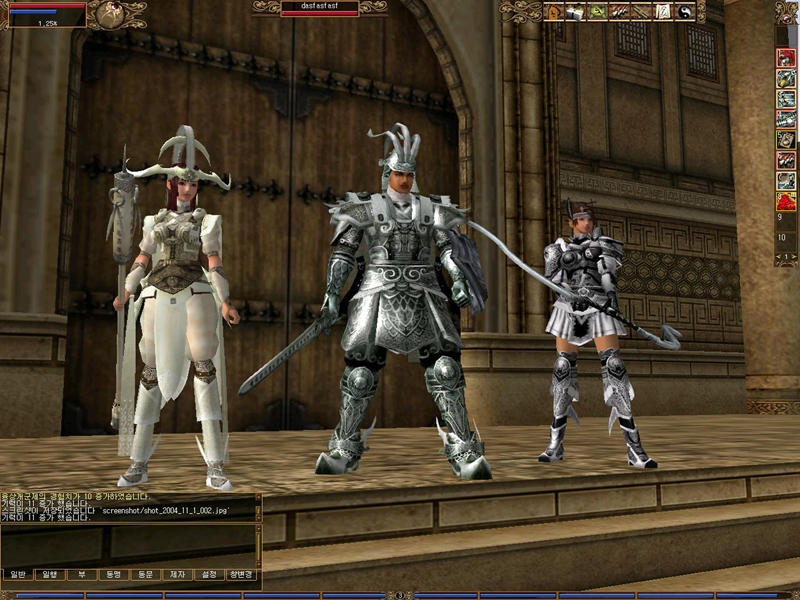
Task: Switch to the 동맹 chat tab
Action: (x=113, y=575)
